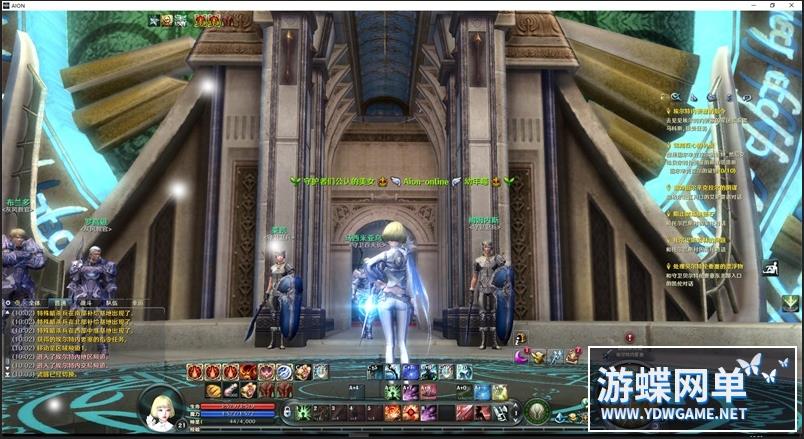This screenshot has height=439, width=804.
Task: Click the running figure icon on right edge
Action: pos(770,268)
